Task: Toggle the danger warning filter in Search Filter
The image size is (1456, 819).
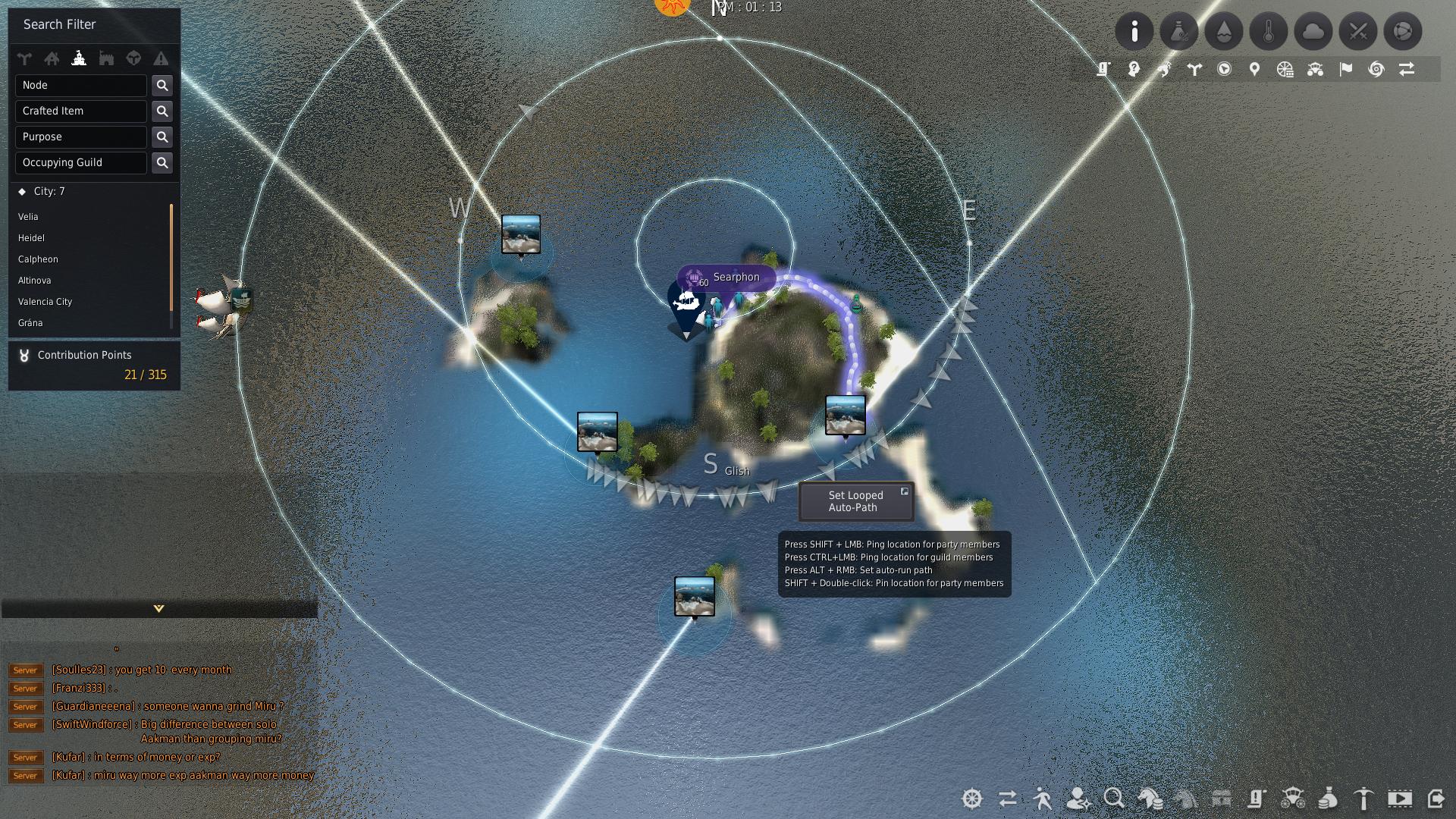Action: coord(162,58)
